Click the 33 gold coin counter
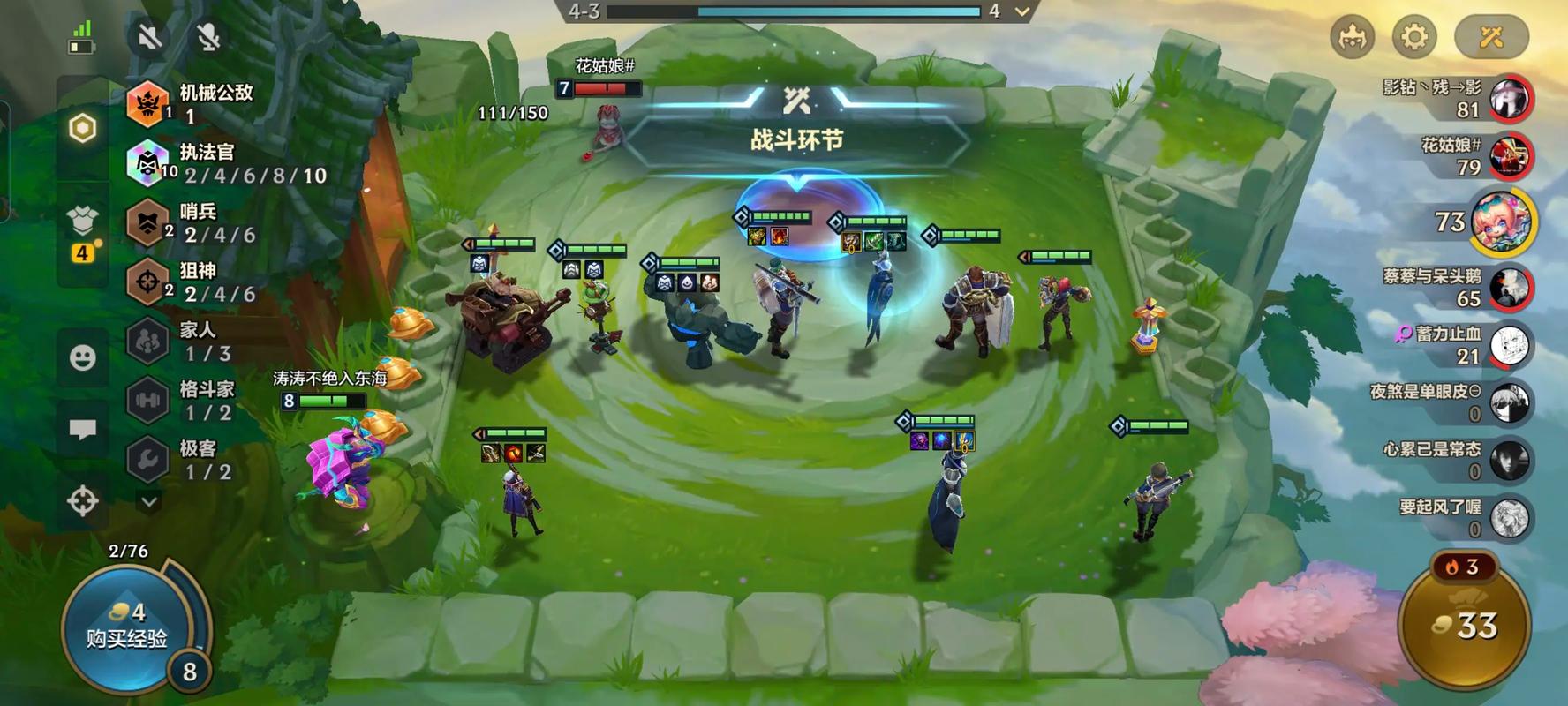 [1466, 626]
